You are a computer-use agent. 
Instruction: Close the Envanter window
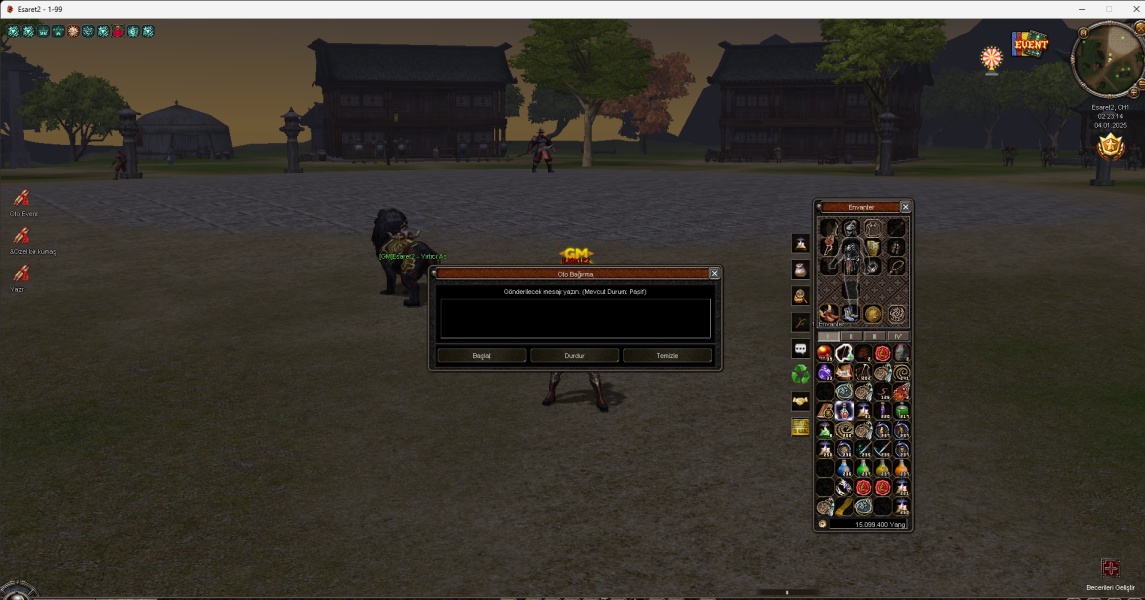point(905,207)
